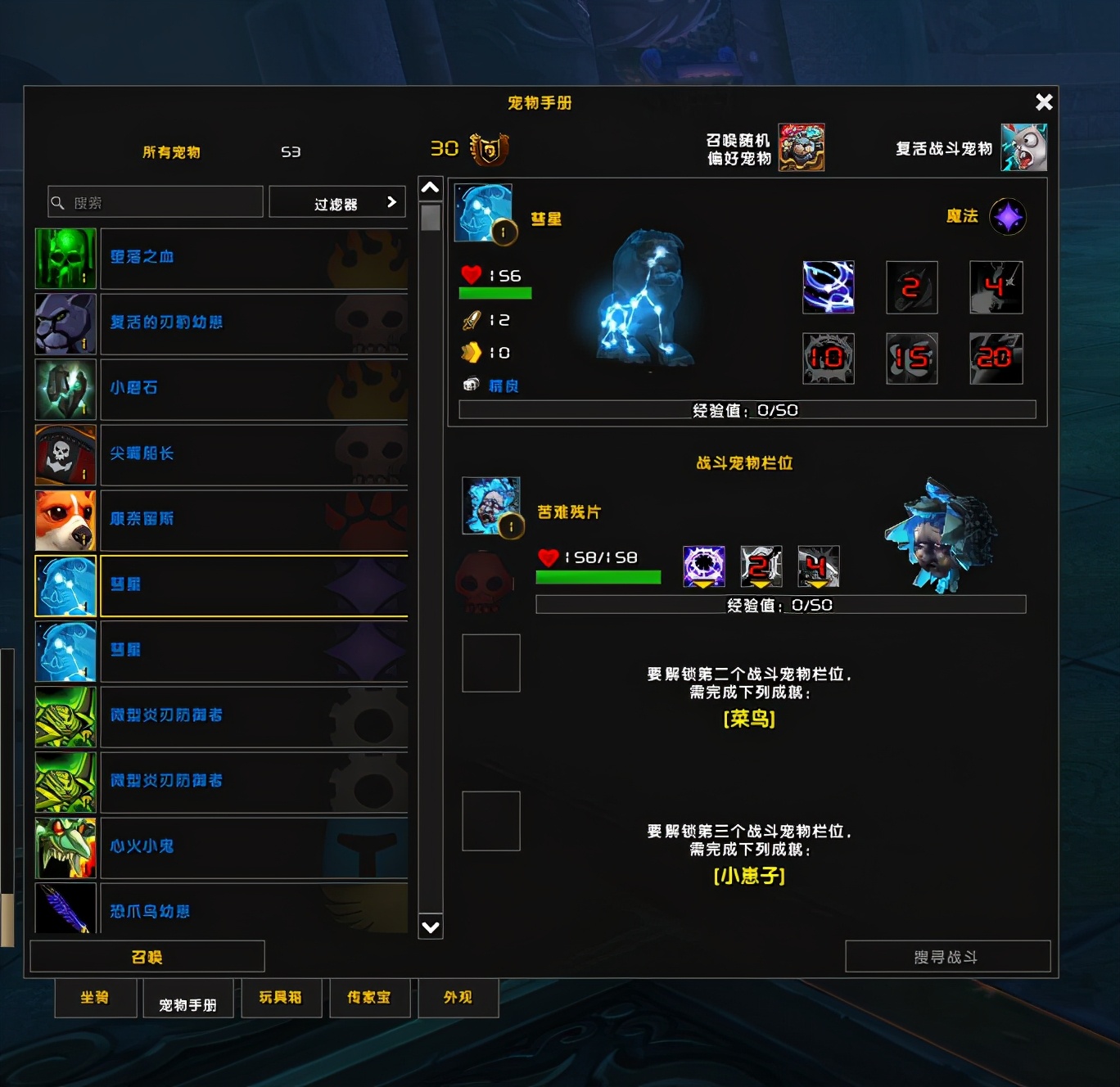Screen dimensions: 1120x1087
Task: Click the 召唤随机偏好宠物 icon
Action: tap(800, 148)
